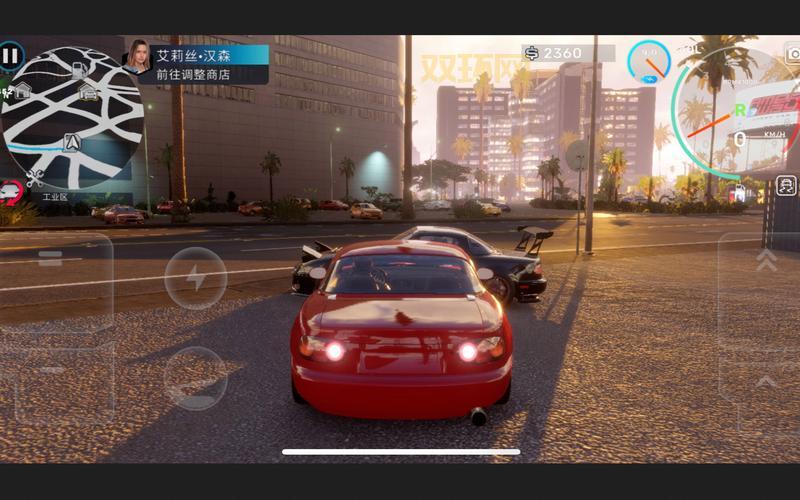The width and height of the screenshot is (800, 500).
Task: Tap the garage marker on the minimap
Action: pos(88,92)
